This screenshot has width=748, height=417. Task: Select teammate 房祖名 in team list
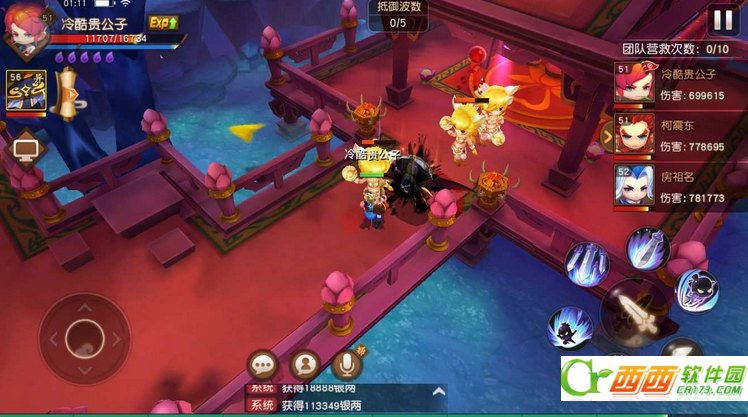pos(632,186)
